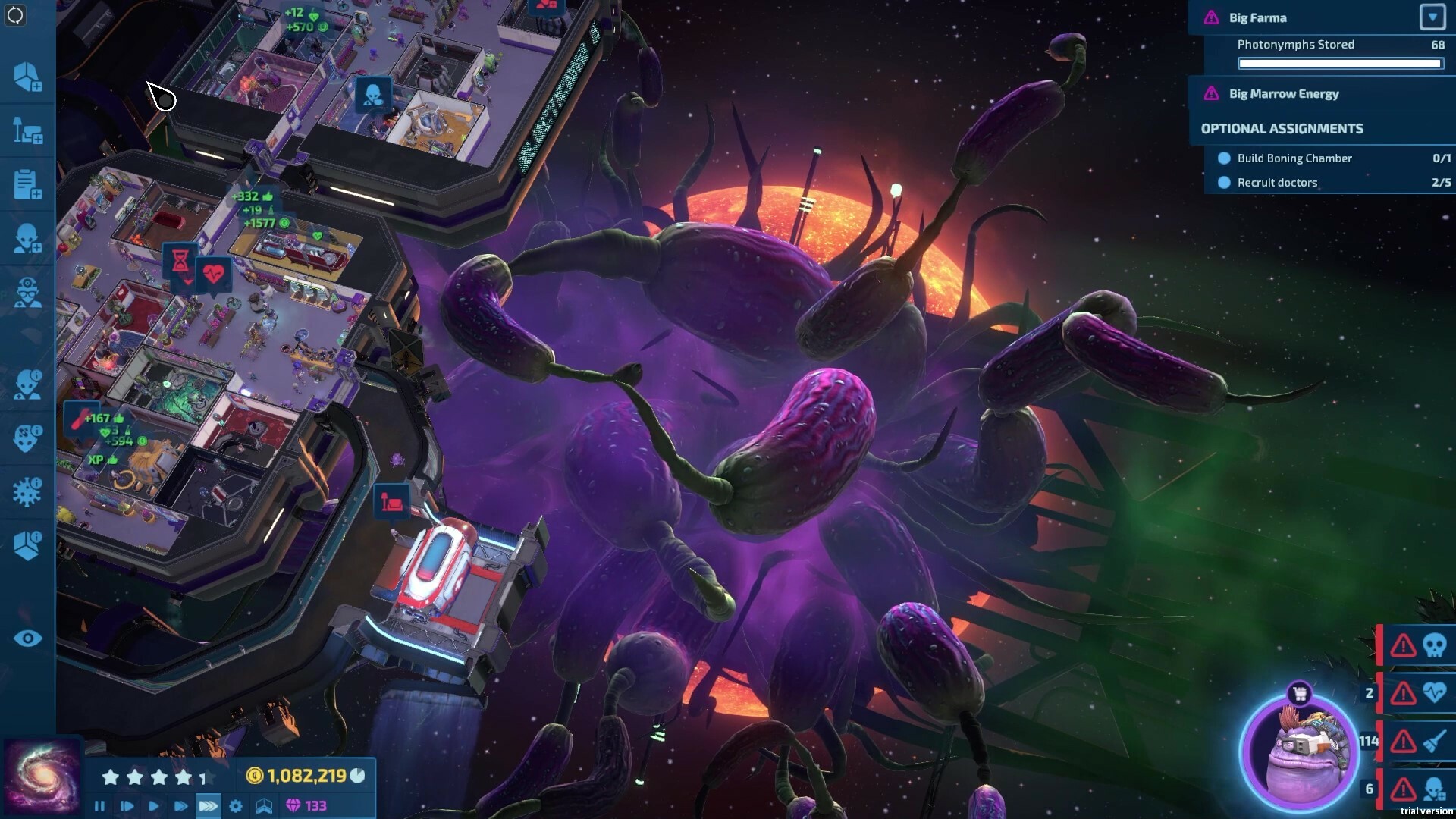
Task: Toggle the overlay eye view
Action: coord(28,639)
